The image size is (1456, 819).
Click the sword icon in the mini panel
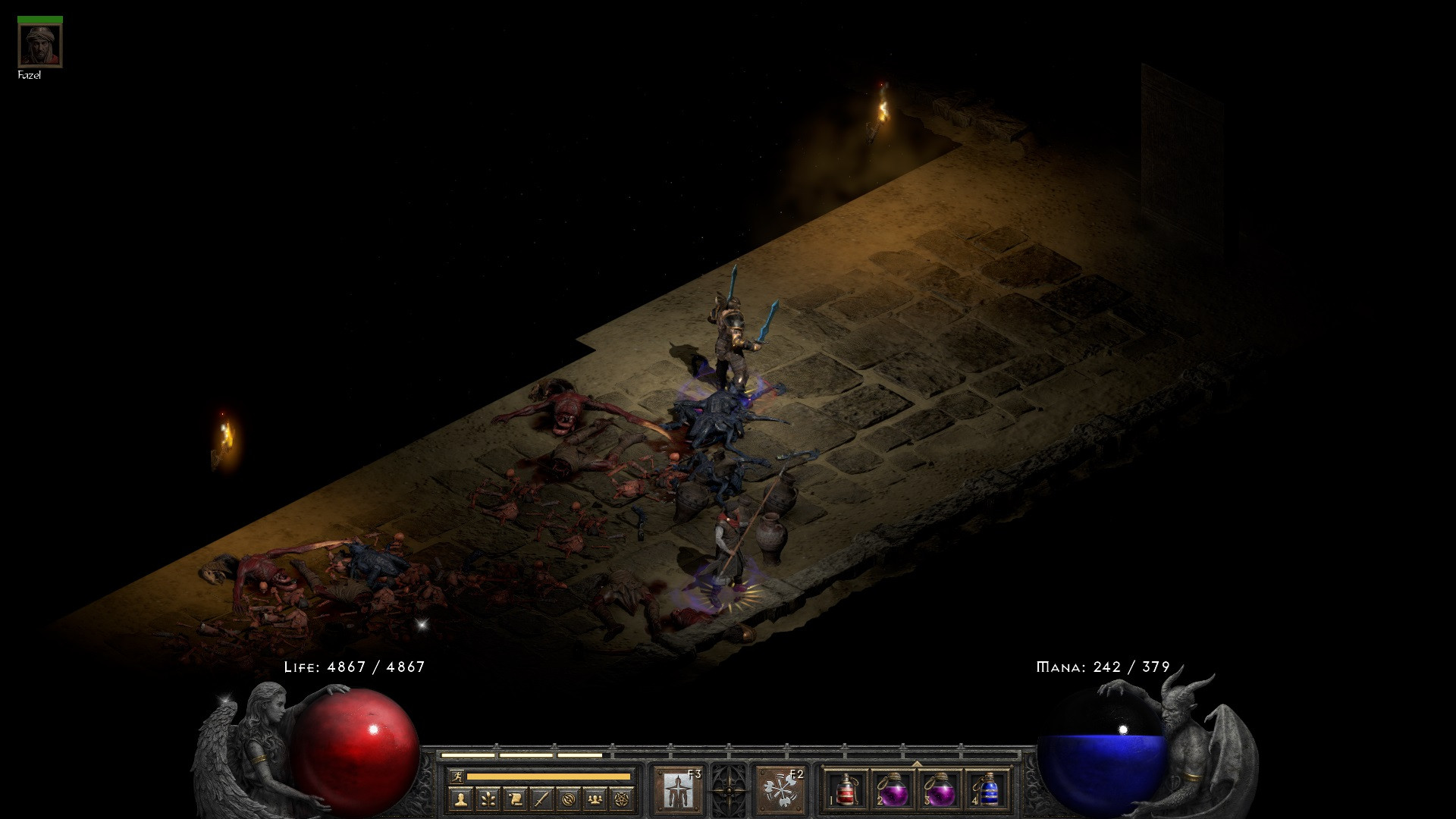[541, 799]
